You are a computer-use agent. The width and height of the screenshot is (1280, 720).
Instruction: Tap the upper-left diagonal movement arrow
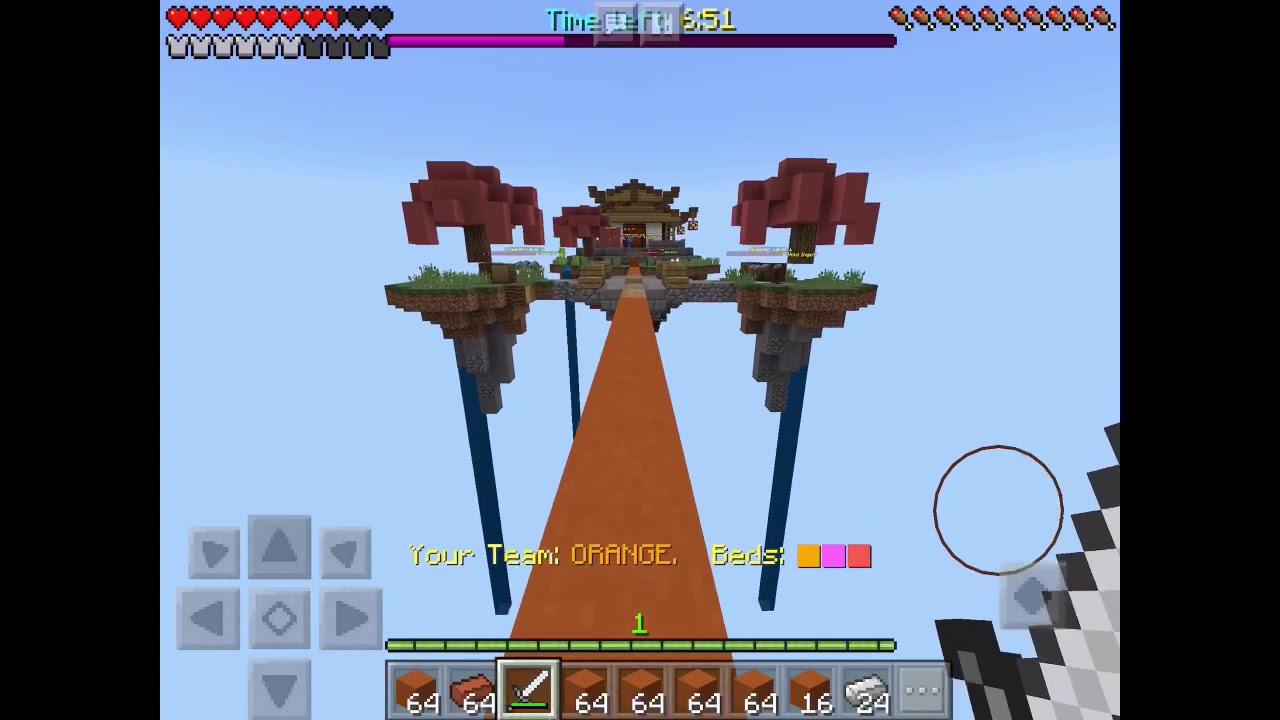213,552
